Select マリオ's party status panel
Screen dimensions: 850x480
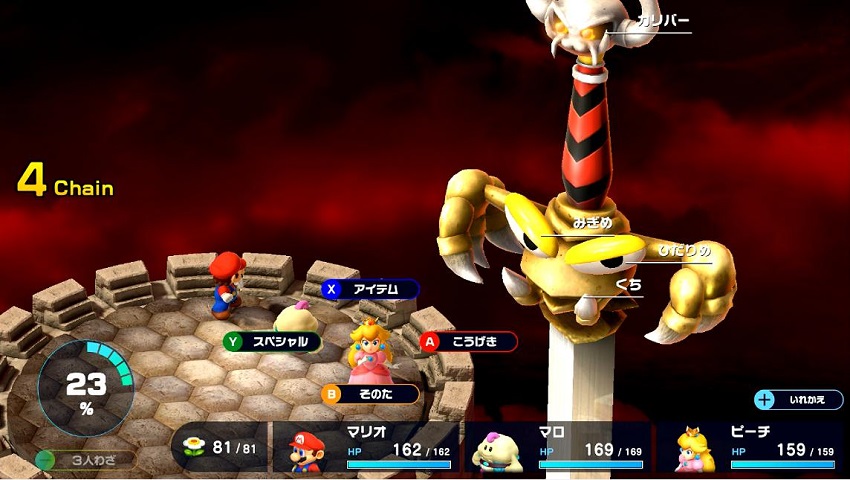coord(366,447)
